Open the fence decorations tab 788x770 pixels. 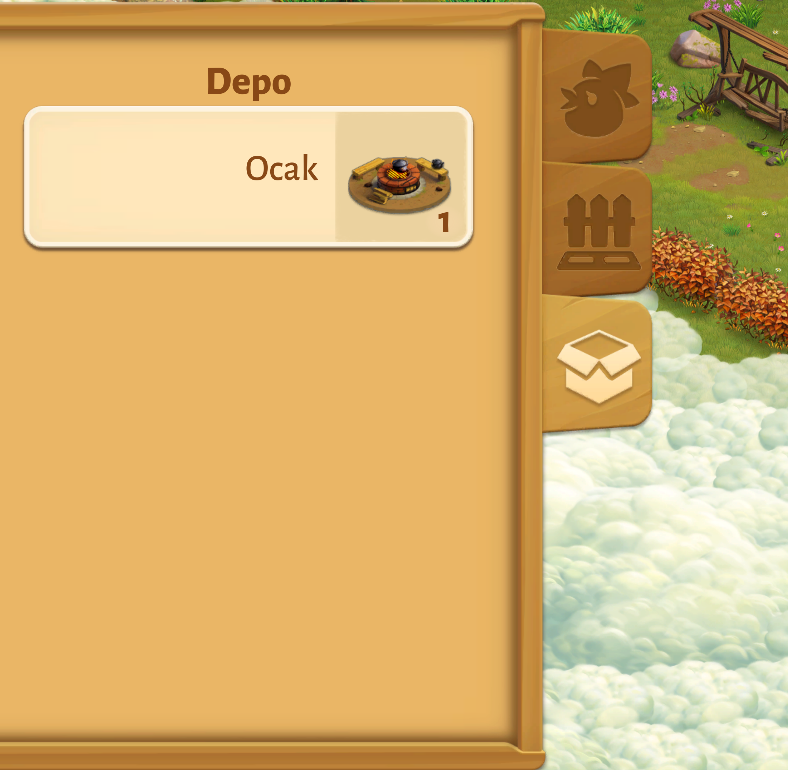tap(598, 231)
